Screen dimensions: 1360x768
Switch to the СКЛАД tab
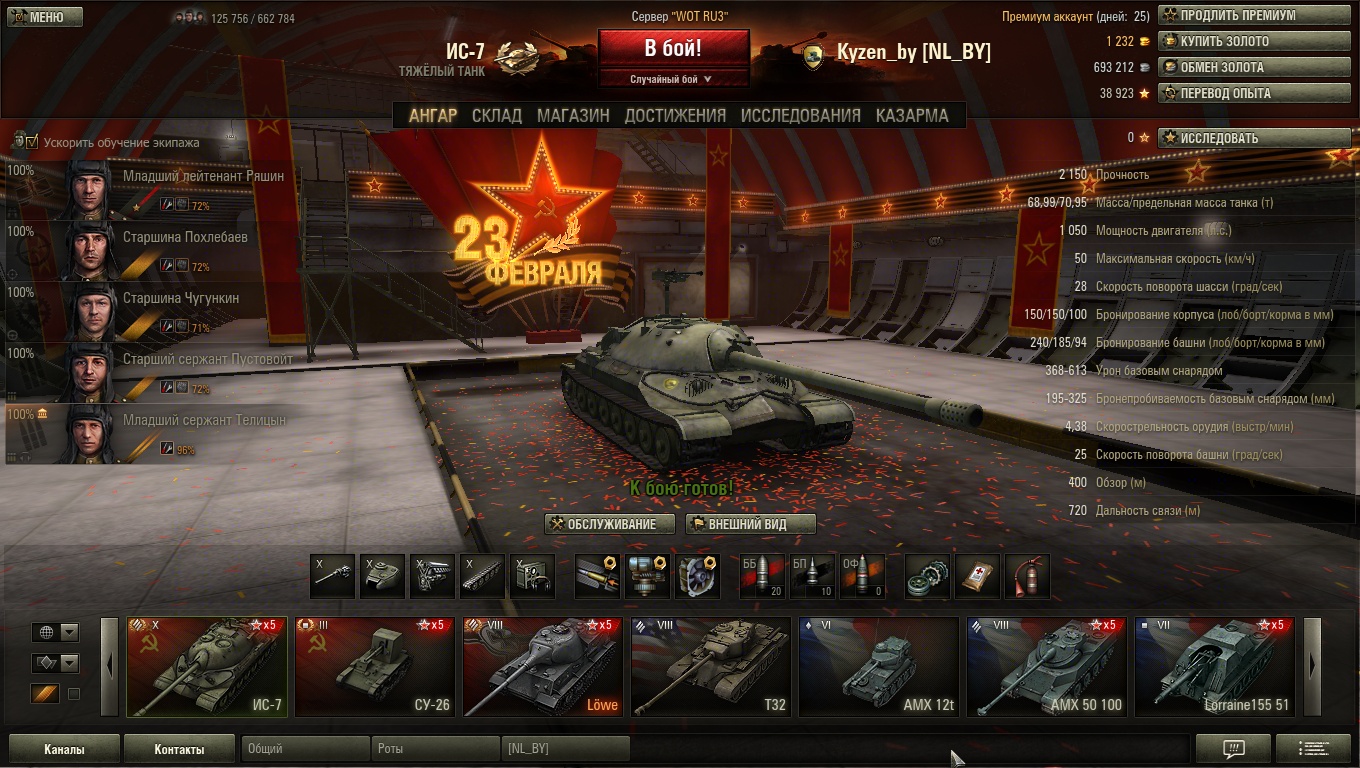click(x=497, y=115)
